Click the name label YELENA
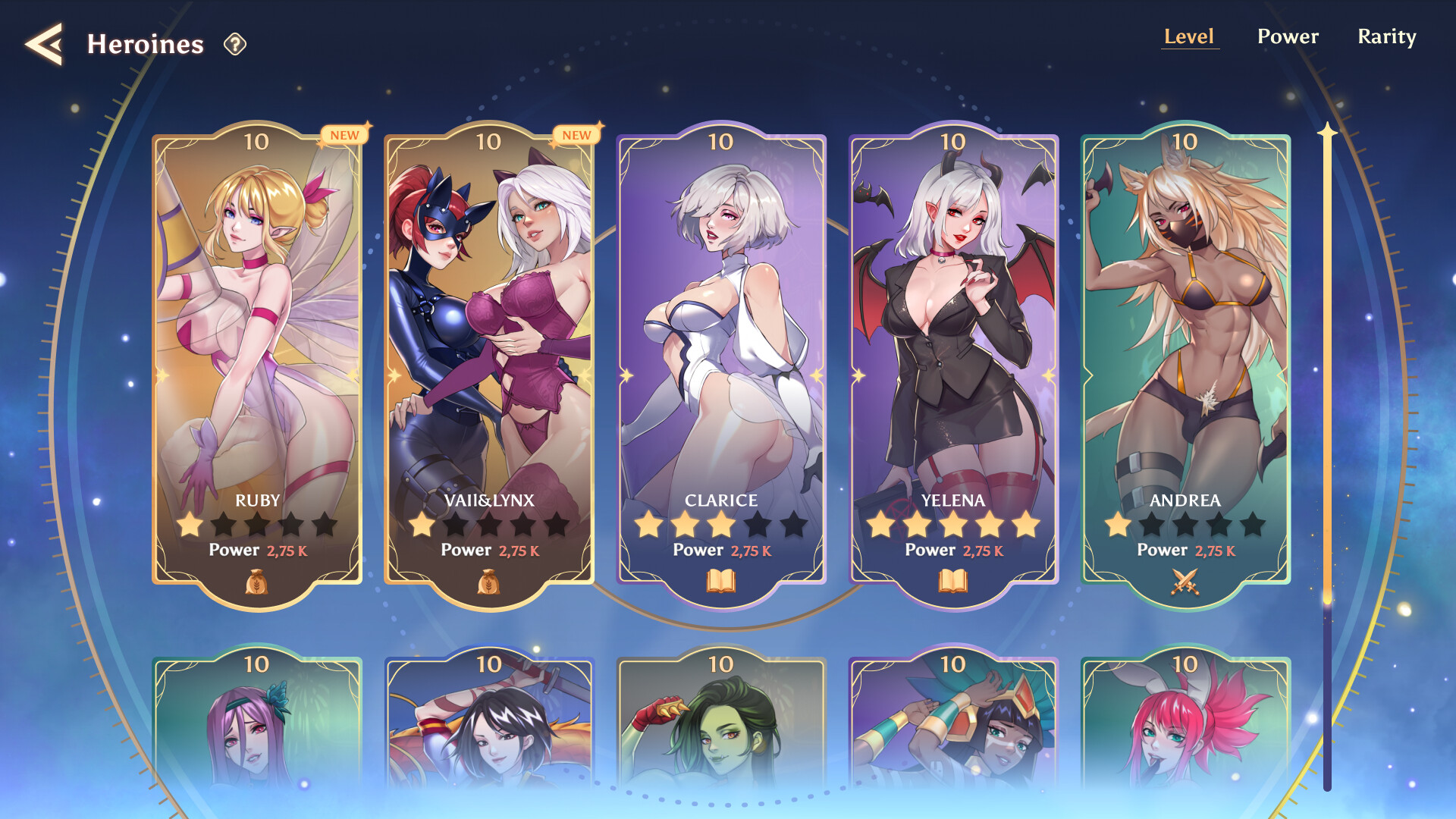1456x819 pixels. coord(954,500)
